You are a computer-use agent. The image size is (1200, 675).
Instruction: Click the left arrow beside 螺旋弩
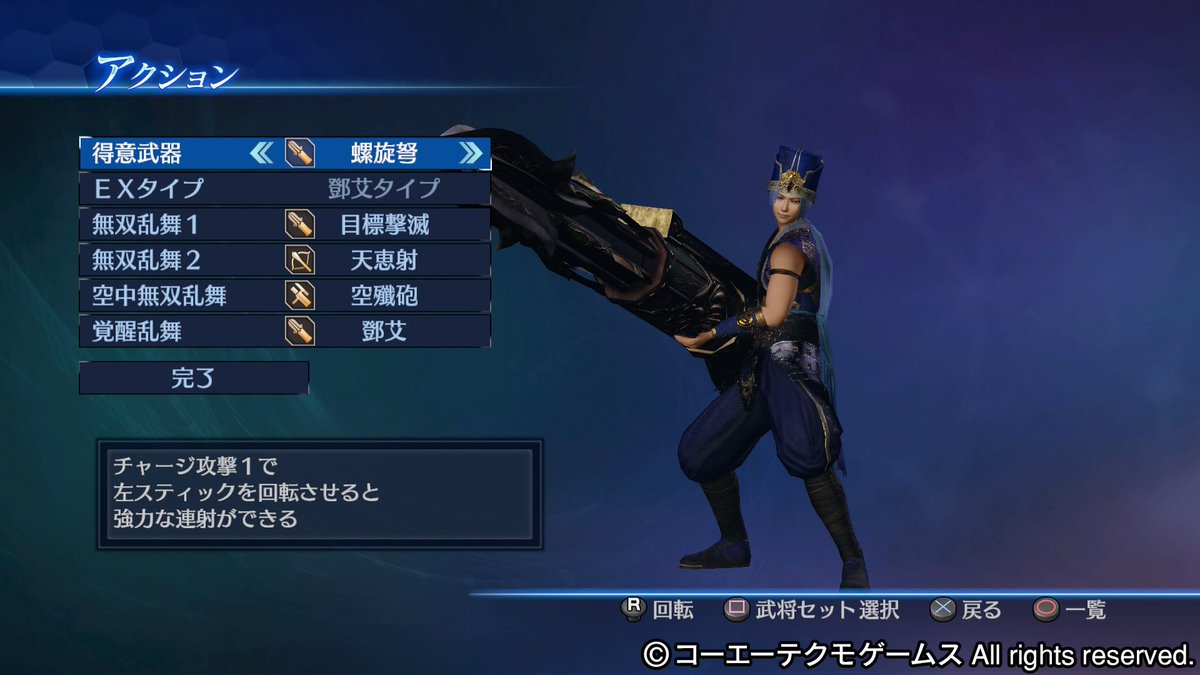[x=261, y=154]
